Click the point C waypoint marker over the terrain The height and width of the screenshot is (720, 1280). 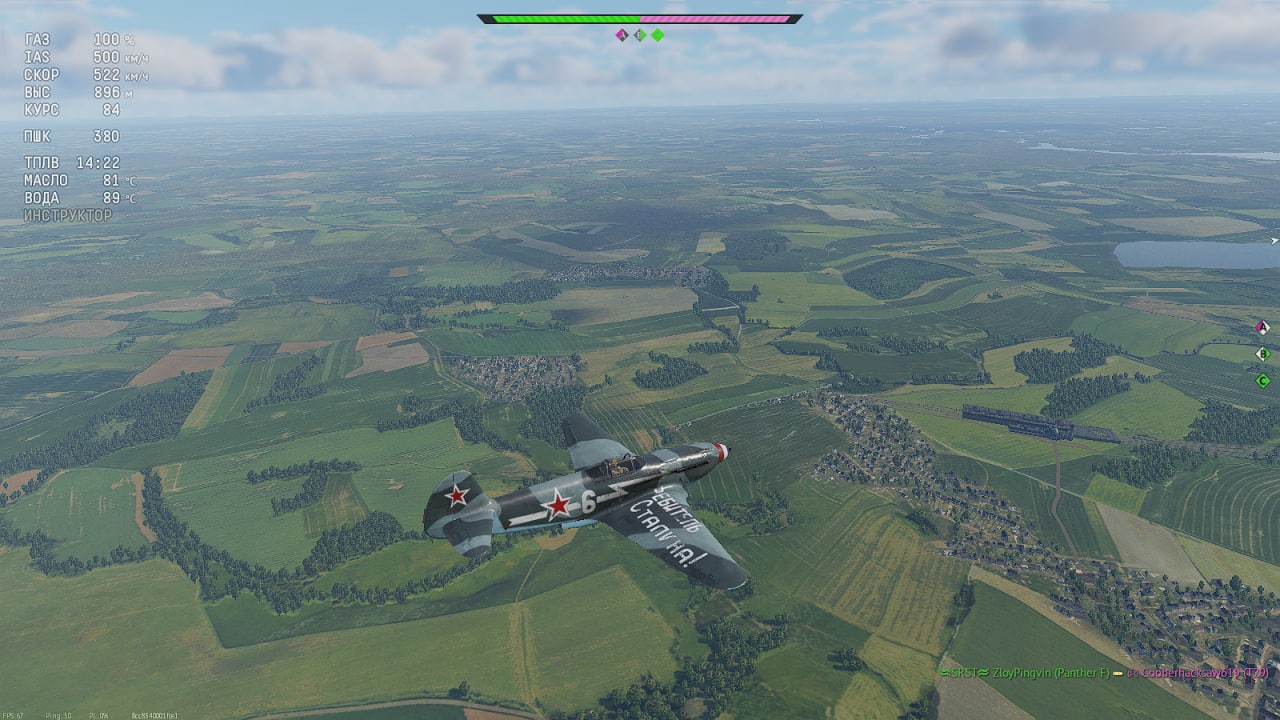[x=1262, y=380]
